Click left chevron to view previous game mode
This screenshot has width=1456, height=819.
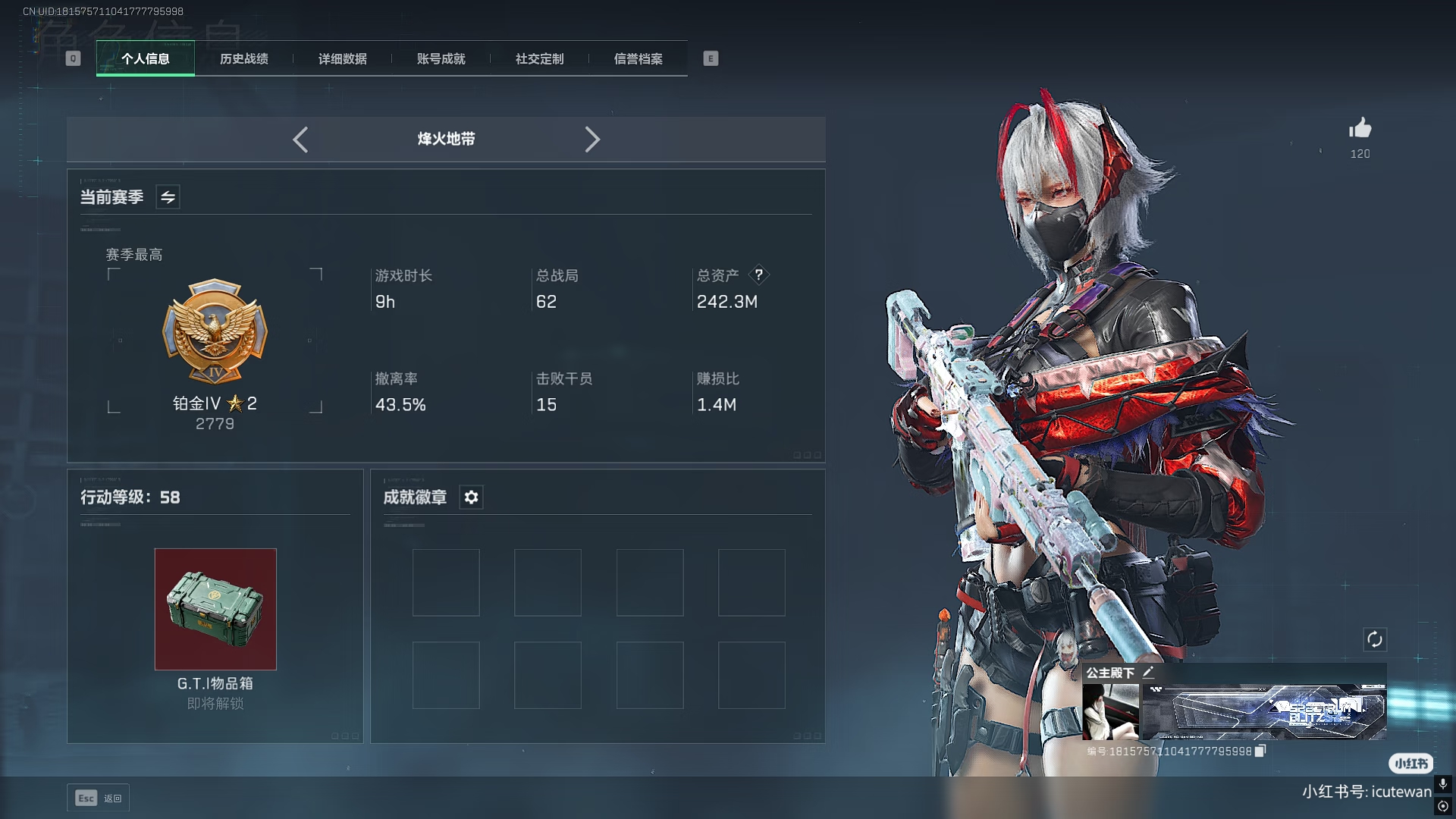[300, 140]
